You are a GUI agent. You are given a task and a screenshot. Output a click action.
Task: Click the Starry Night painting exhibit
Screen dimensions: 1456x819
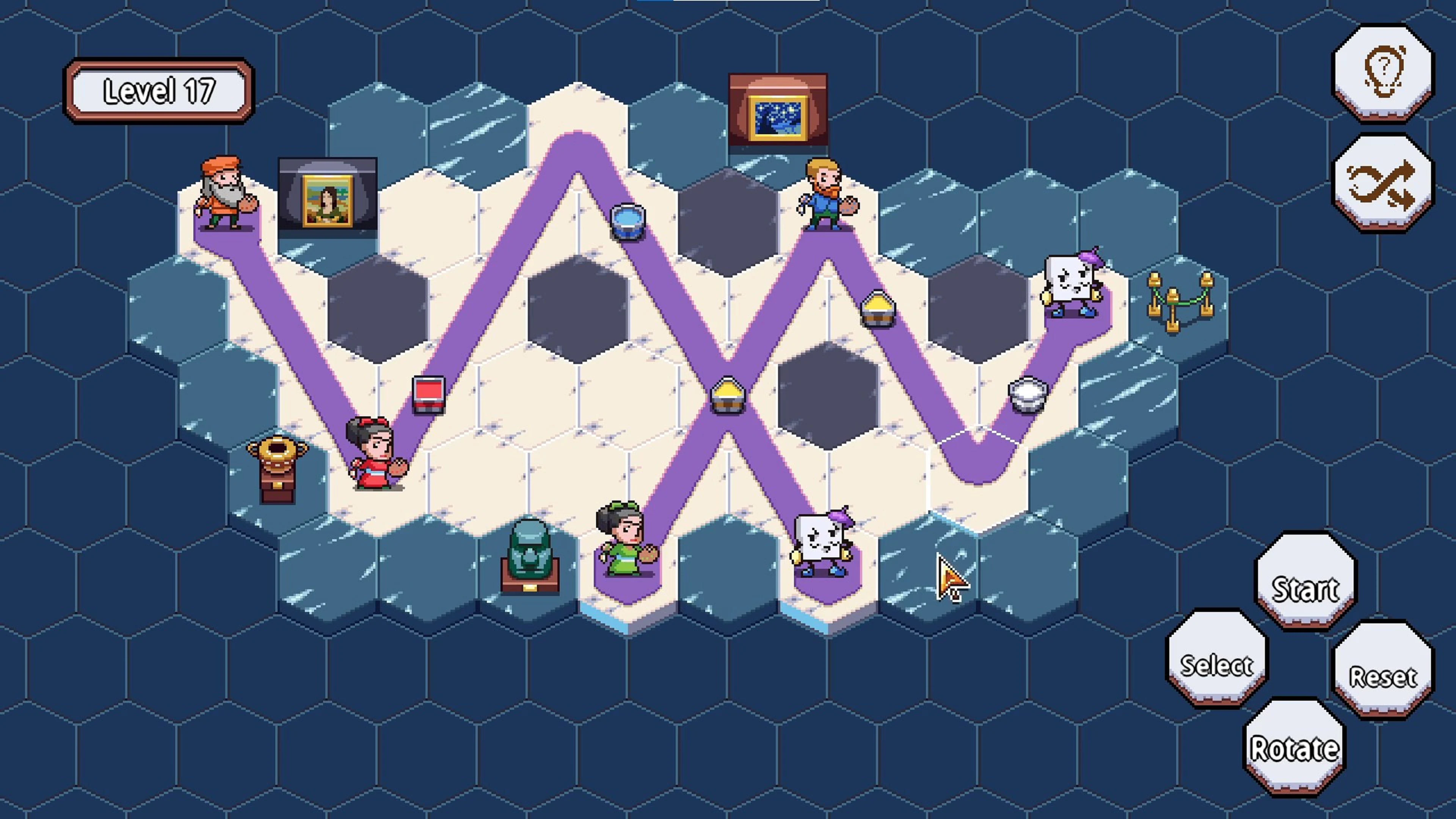pos(778,111)
